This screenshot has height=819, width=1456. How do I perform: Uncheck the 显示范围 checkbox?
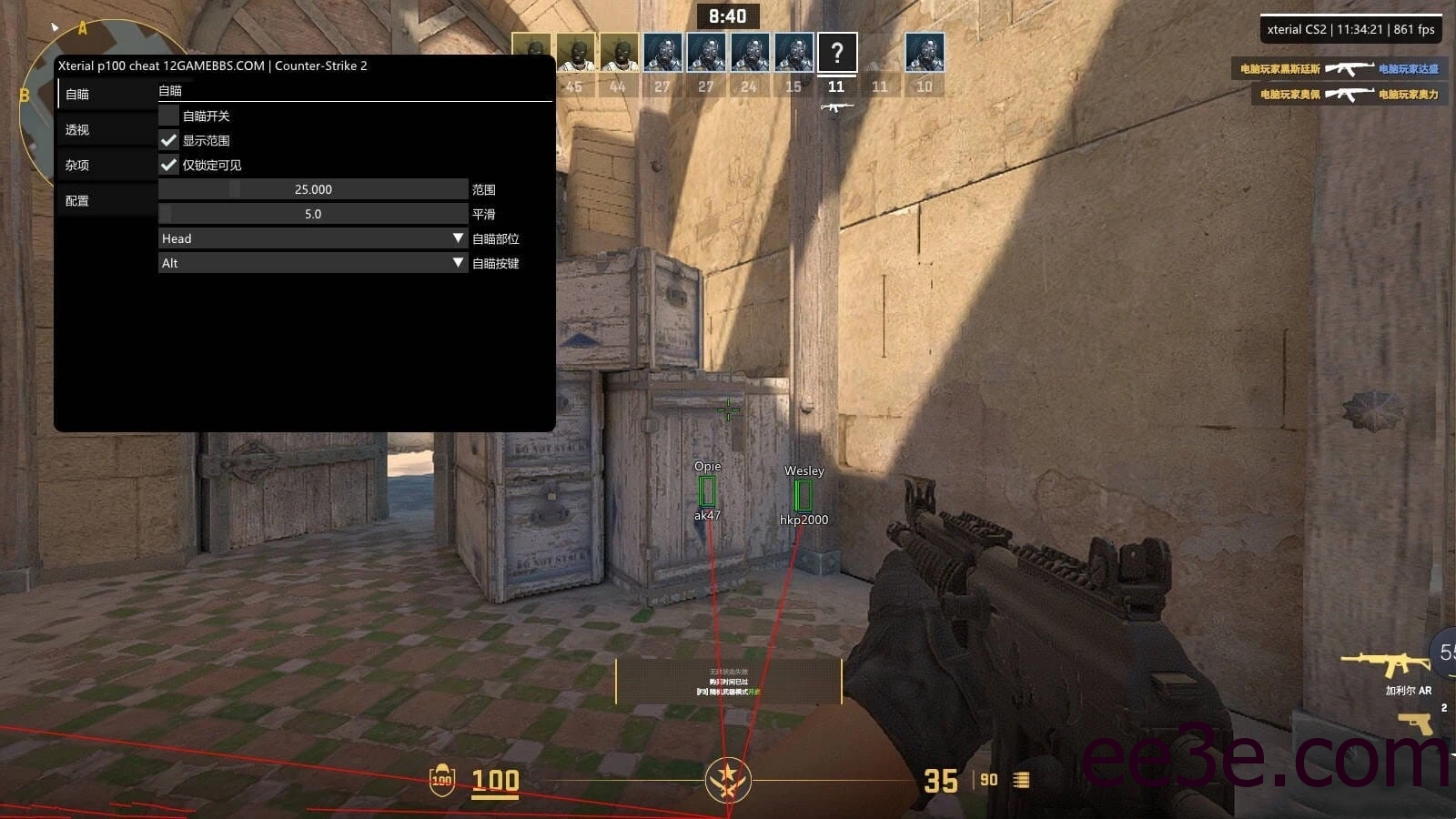168,140
